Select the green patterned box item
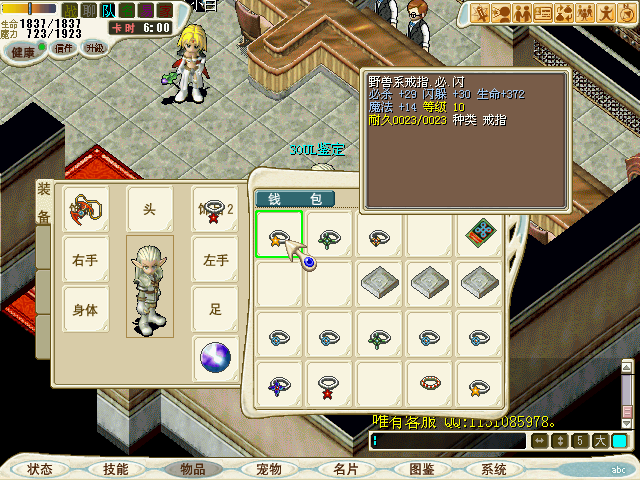This screenshot has width=640, height=480. (x=481, y=234)
